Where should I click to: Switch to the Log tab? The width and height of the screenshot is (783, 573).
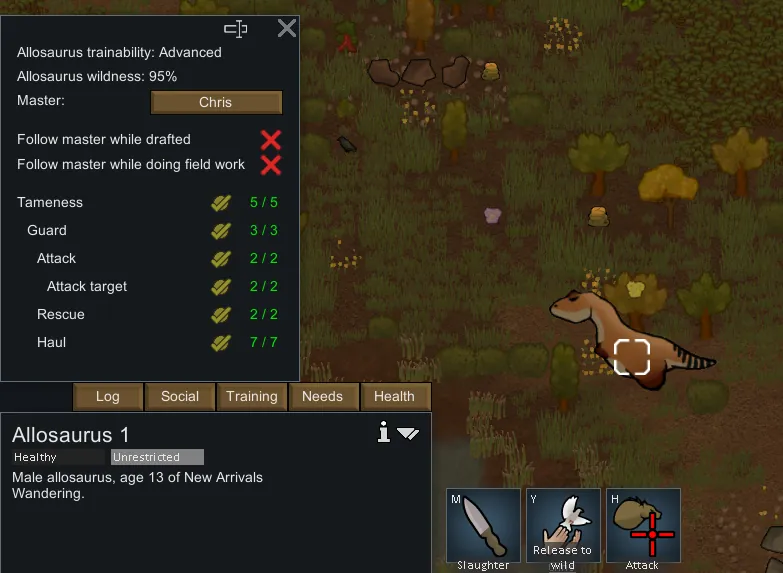107,397
